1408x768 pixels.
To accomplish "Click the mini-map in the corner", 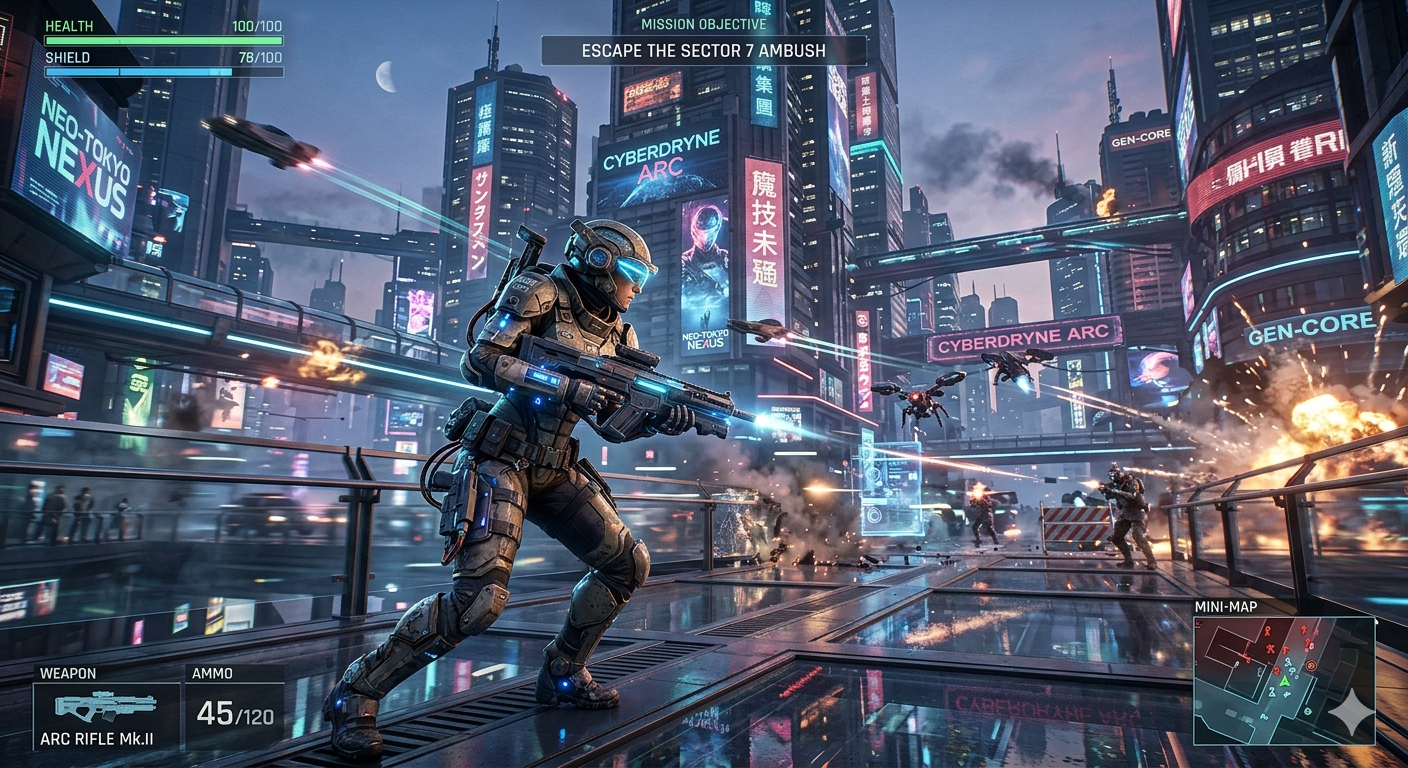I will [x=1284, y=680].
